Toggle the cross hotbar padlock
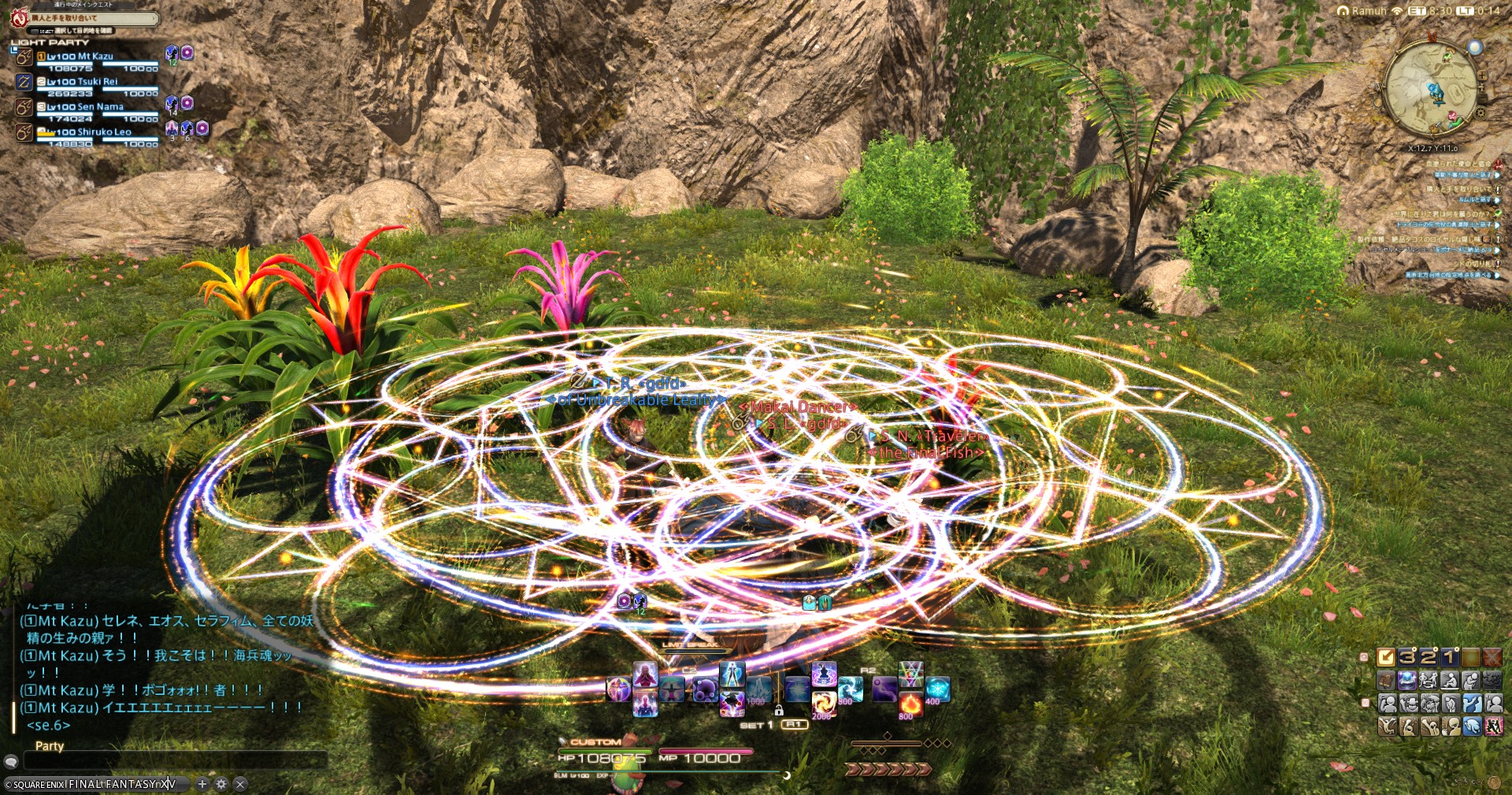The width and height of the screenshot is (1512, 795). [779, 711]
